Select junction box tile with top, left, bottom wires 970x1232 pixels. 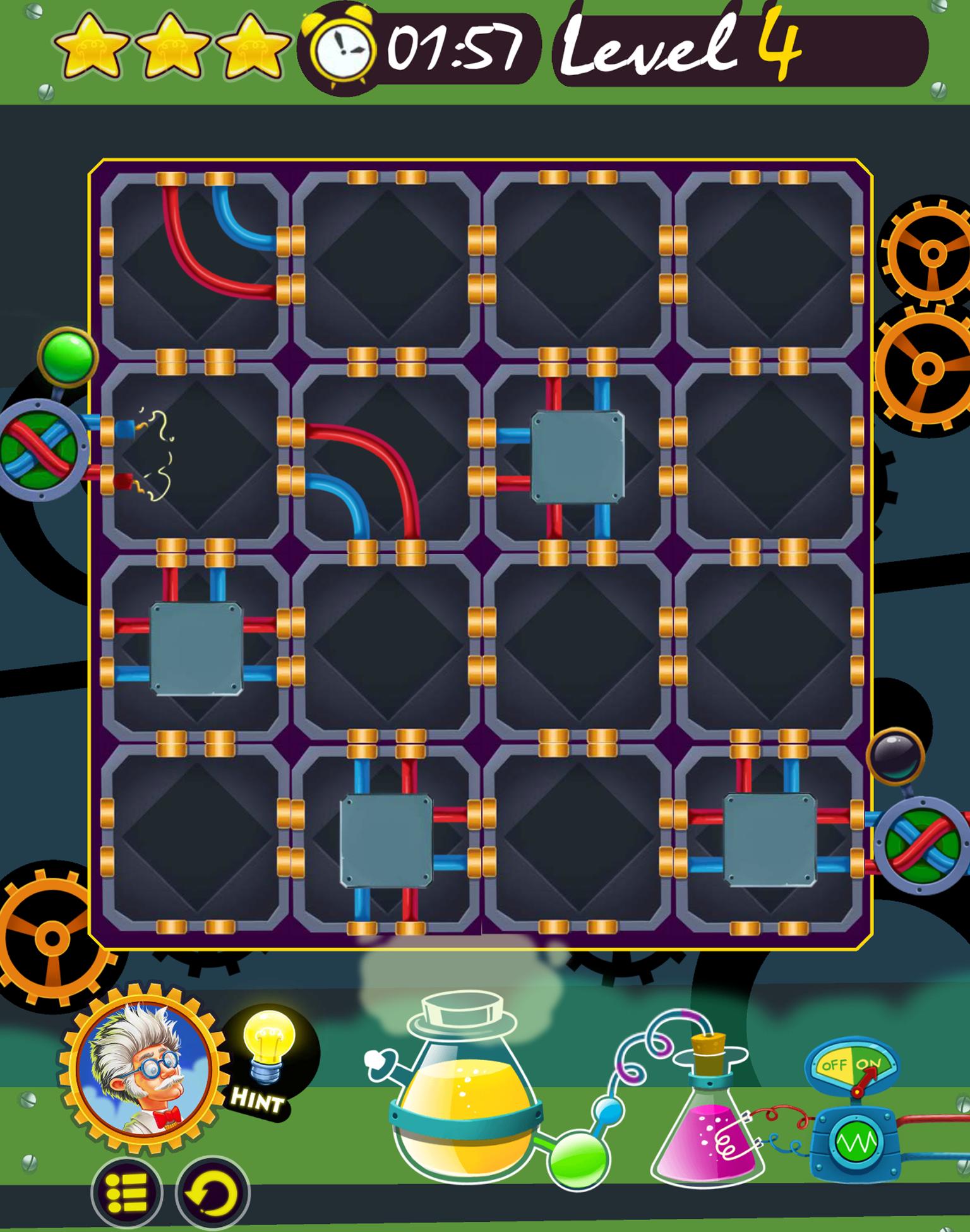[x=577, y=456]
